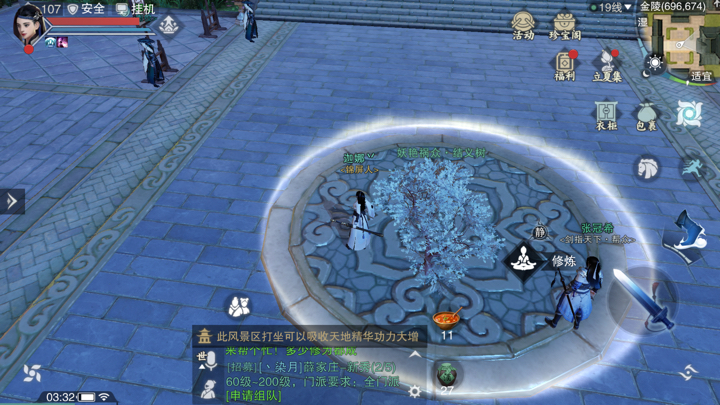
Task: Open the 珍宝阁 treasure shop
Action: click(565, 26)
